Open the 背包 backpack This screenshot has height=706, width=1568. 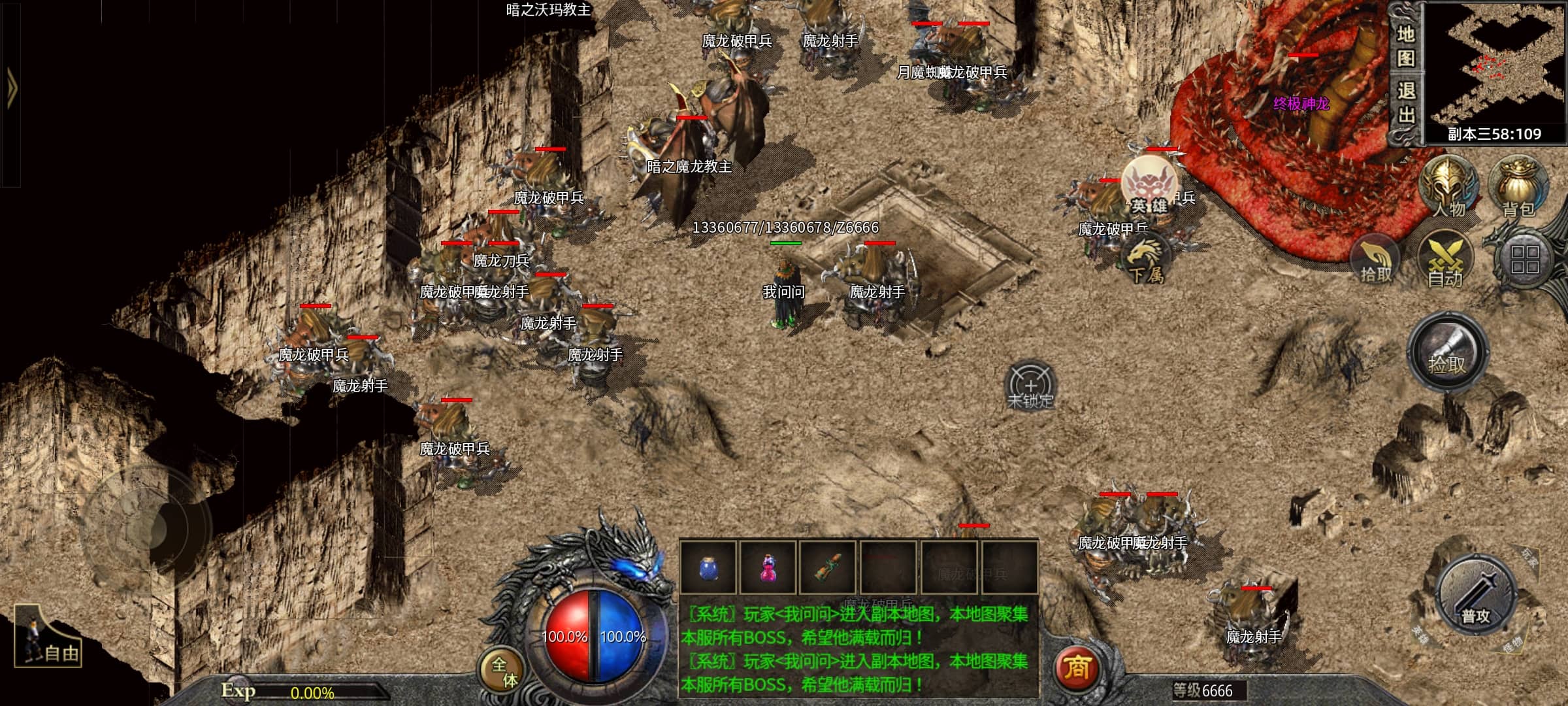(x=1518, y=188)
